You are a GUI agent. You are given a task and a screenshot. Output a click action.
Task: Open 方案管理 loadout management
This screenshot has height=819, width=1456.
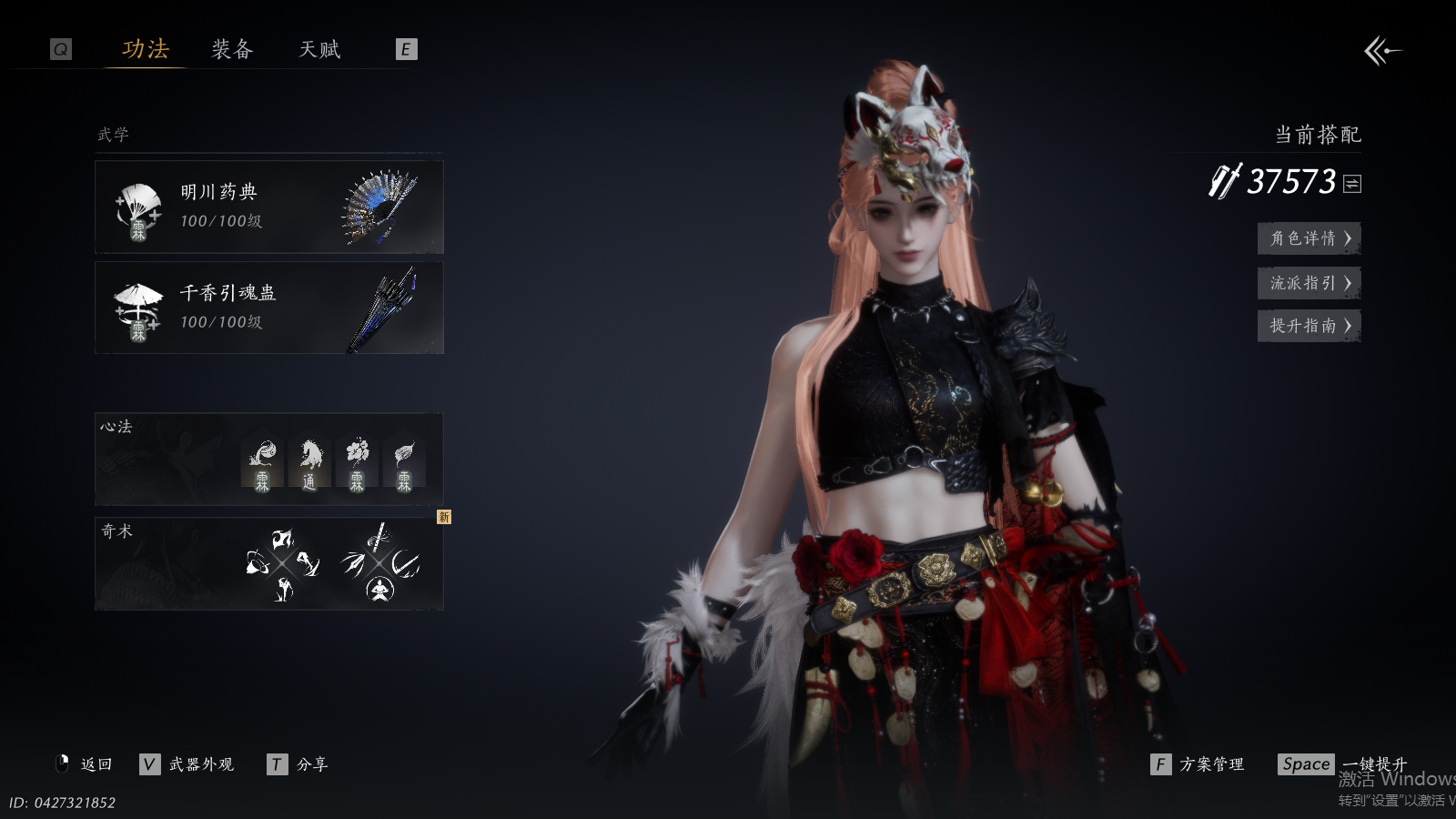1198,764
